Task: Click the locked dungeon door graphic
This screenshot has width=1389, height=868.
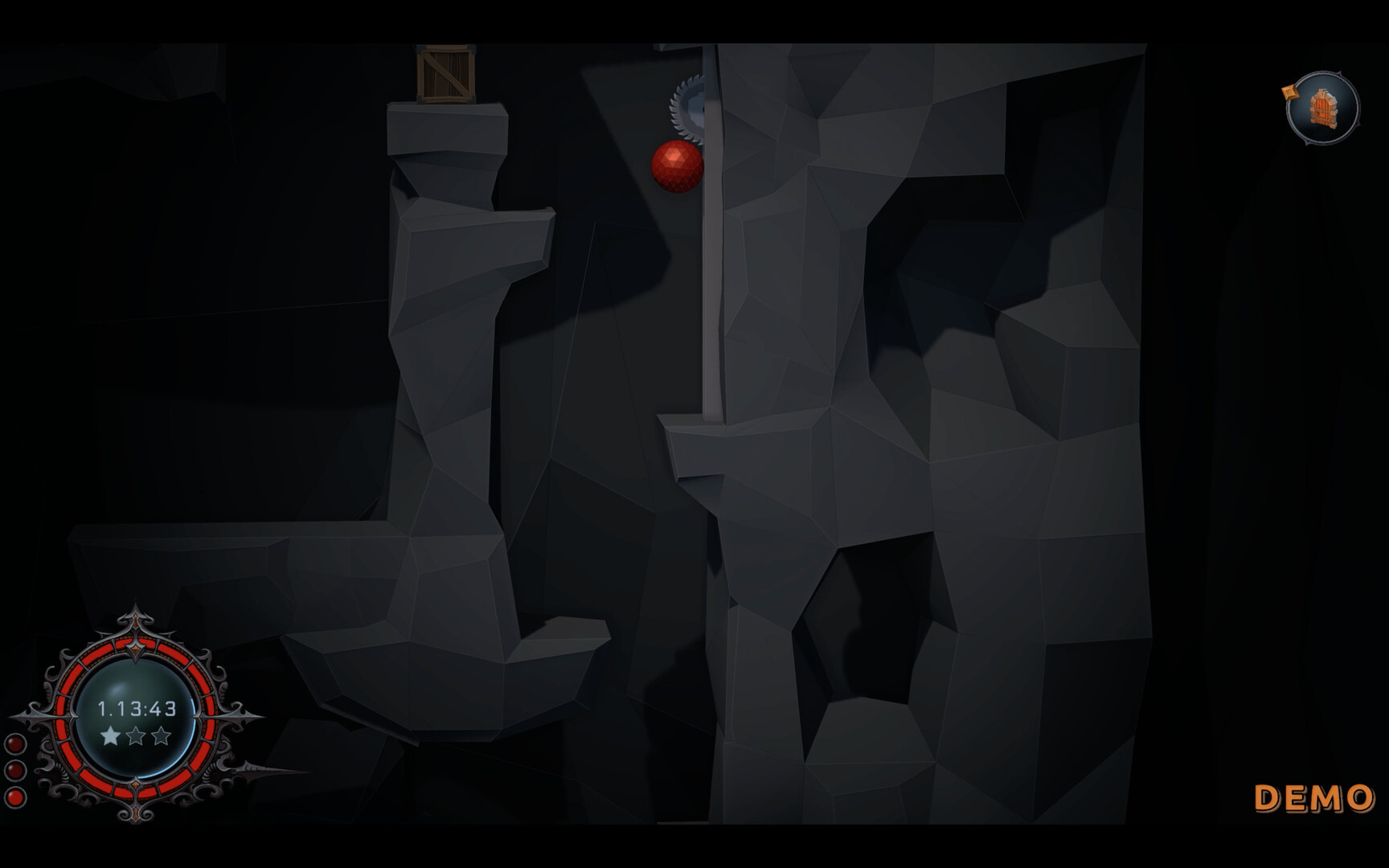Action: coord(1322,108)
